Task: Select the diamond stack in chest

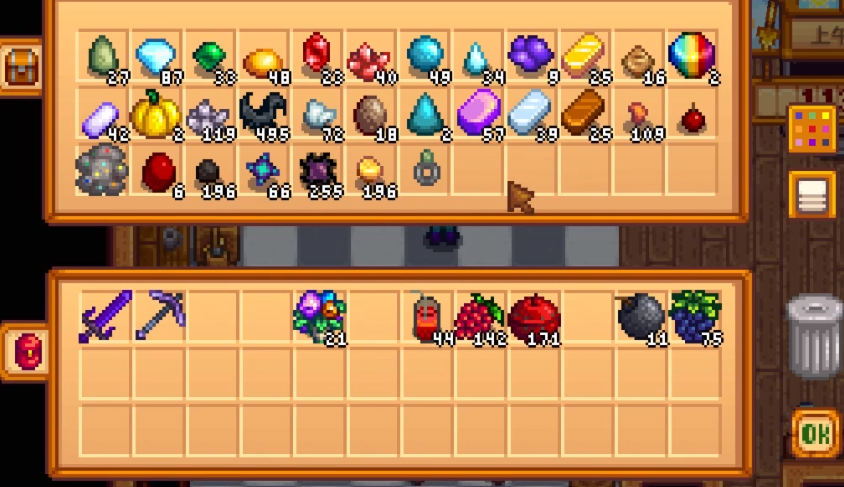Action: 156,56
